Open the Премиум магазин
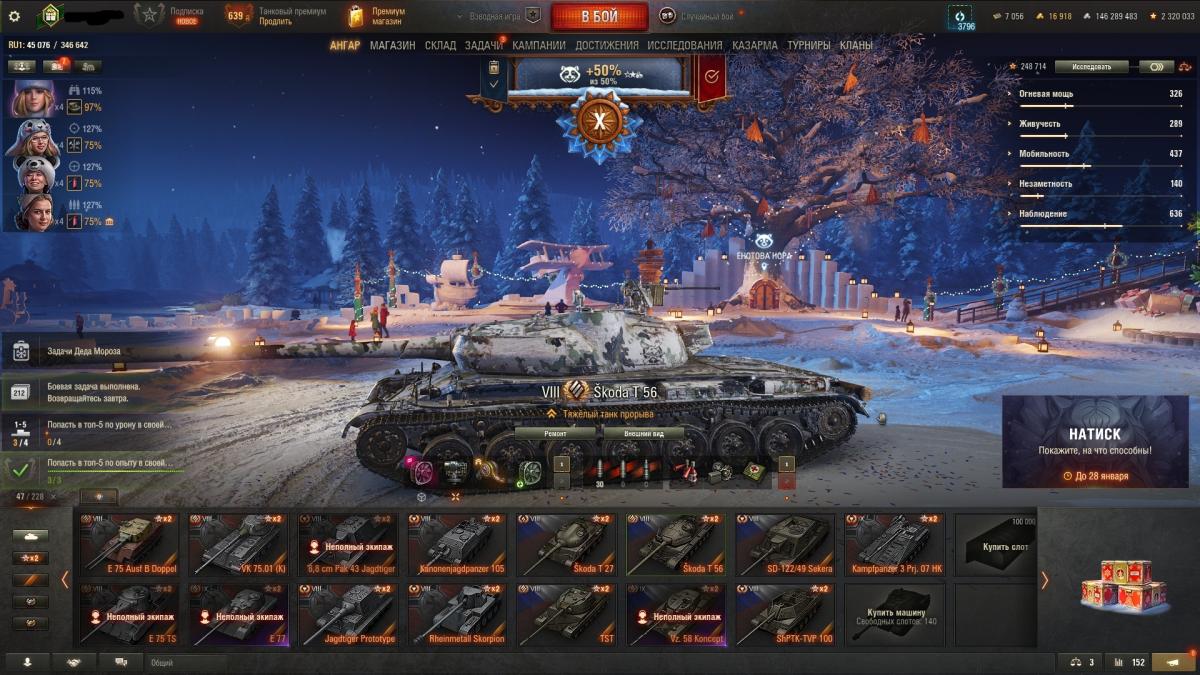Viewport: 1200px width, 675px height. click(375, 16)
